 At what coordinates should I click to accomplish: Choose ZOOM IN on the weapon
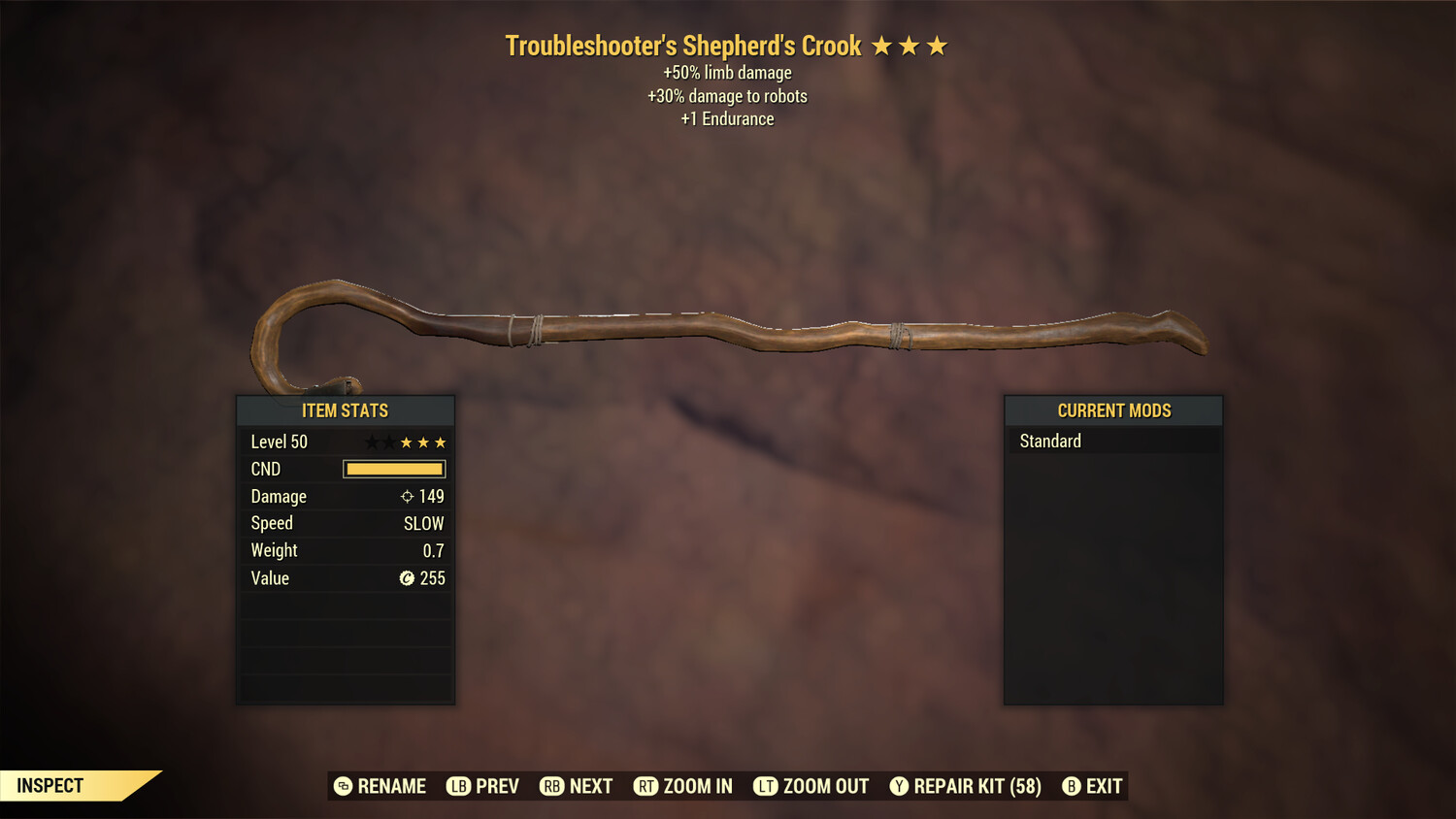click(x=683, y=786)
